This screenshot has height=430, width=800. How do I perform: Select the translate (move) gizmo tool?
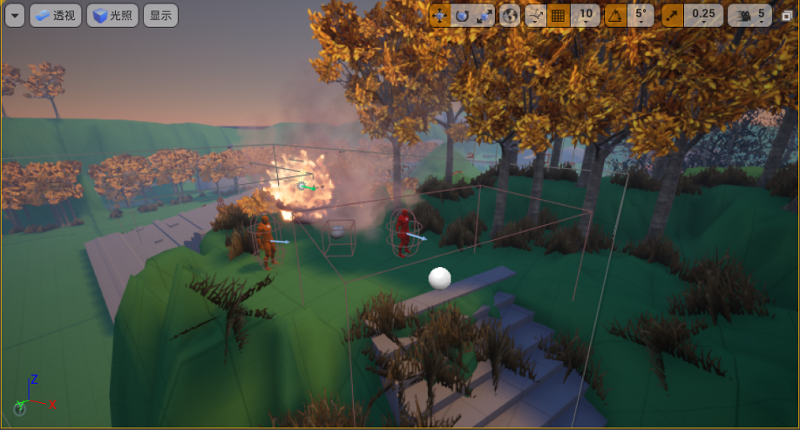(x=440, y=15)
